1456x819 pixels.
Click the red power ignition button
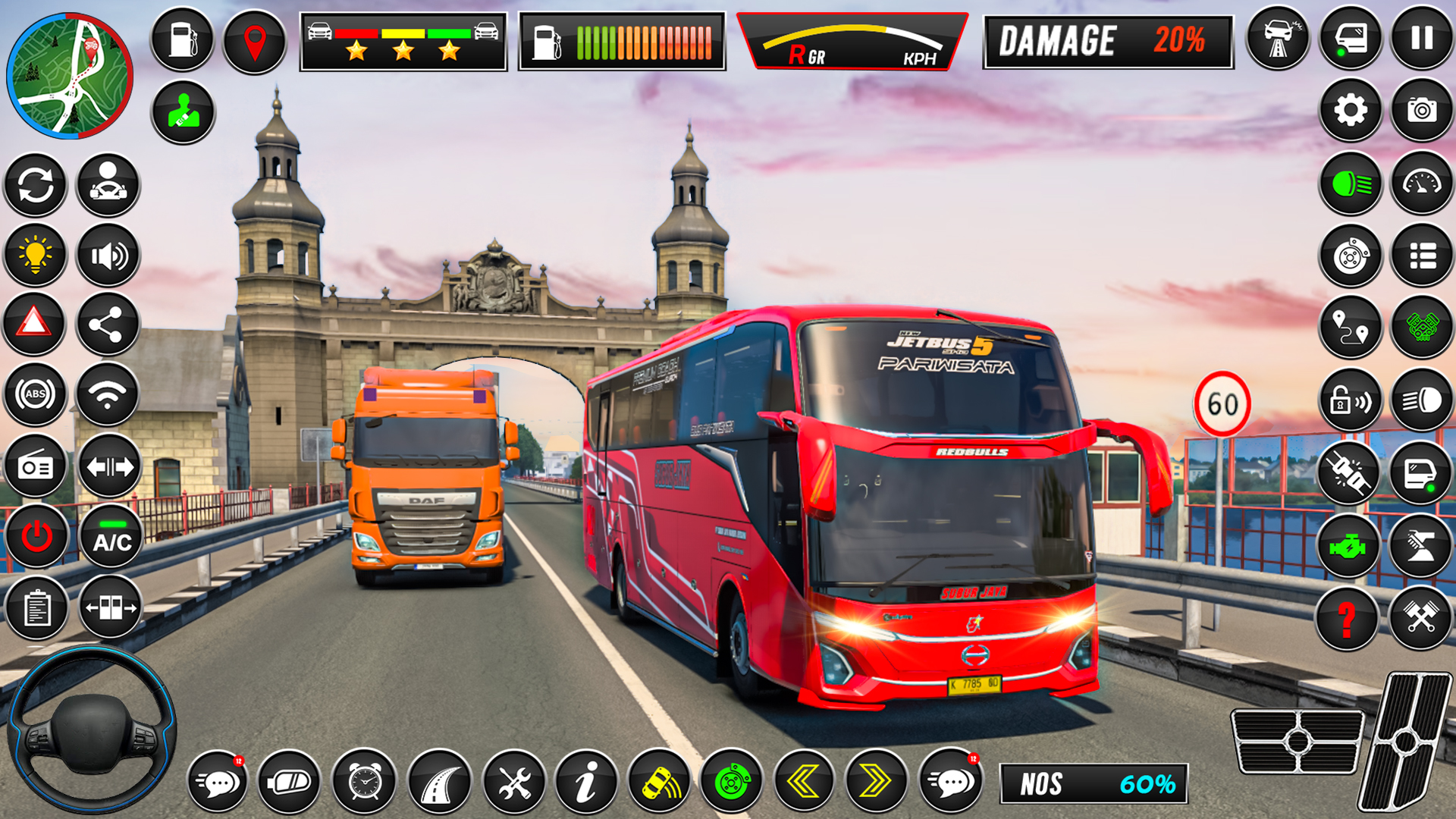[x=36, y=537]
